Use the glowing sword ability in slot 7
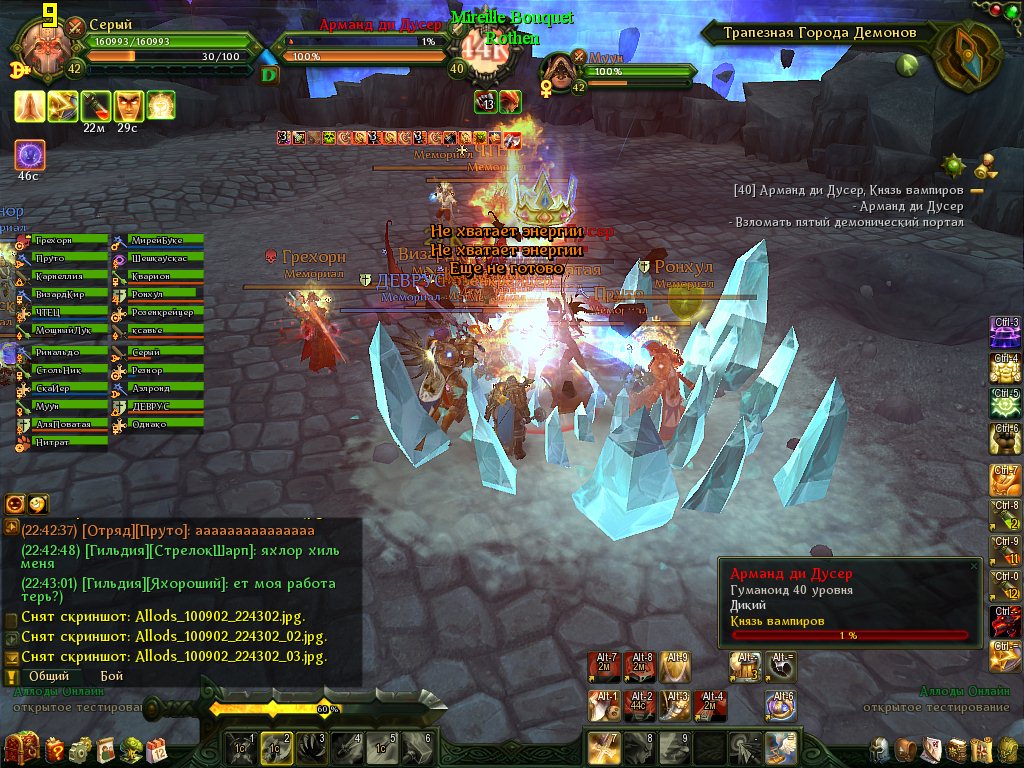Viewport: 1024px width, 768px height. (603, 747)
